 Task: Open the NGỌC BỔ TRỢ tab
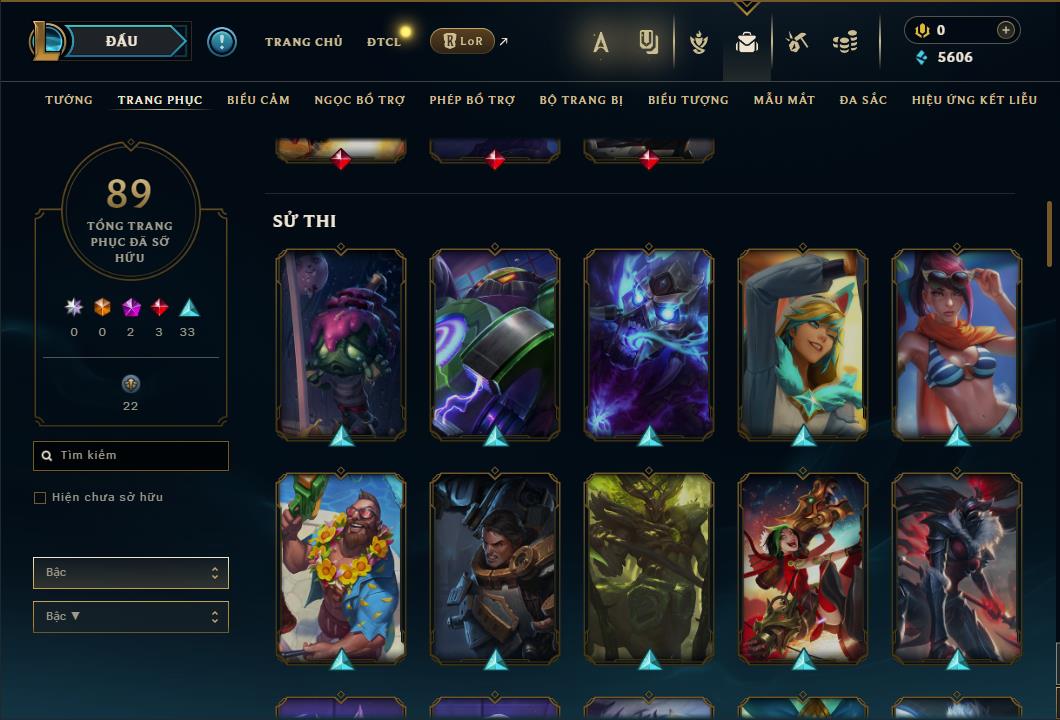click(359, 100)
